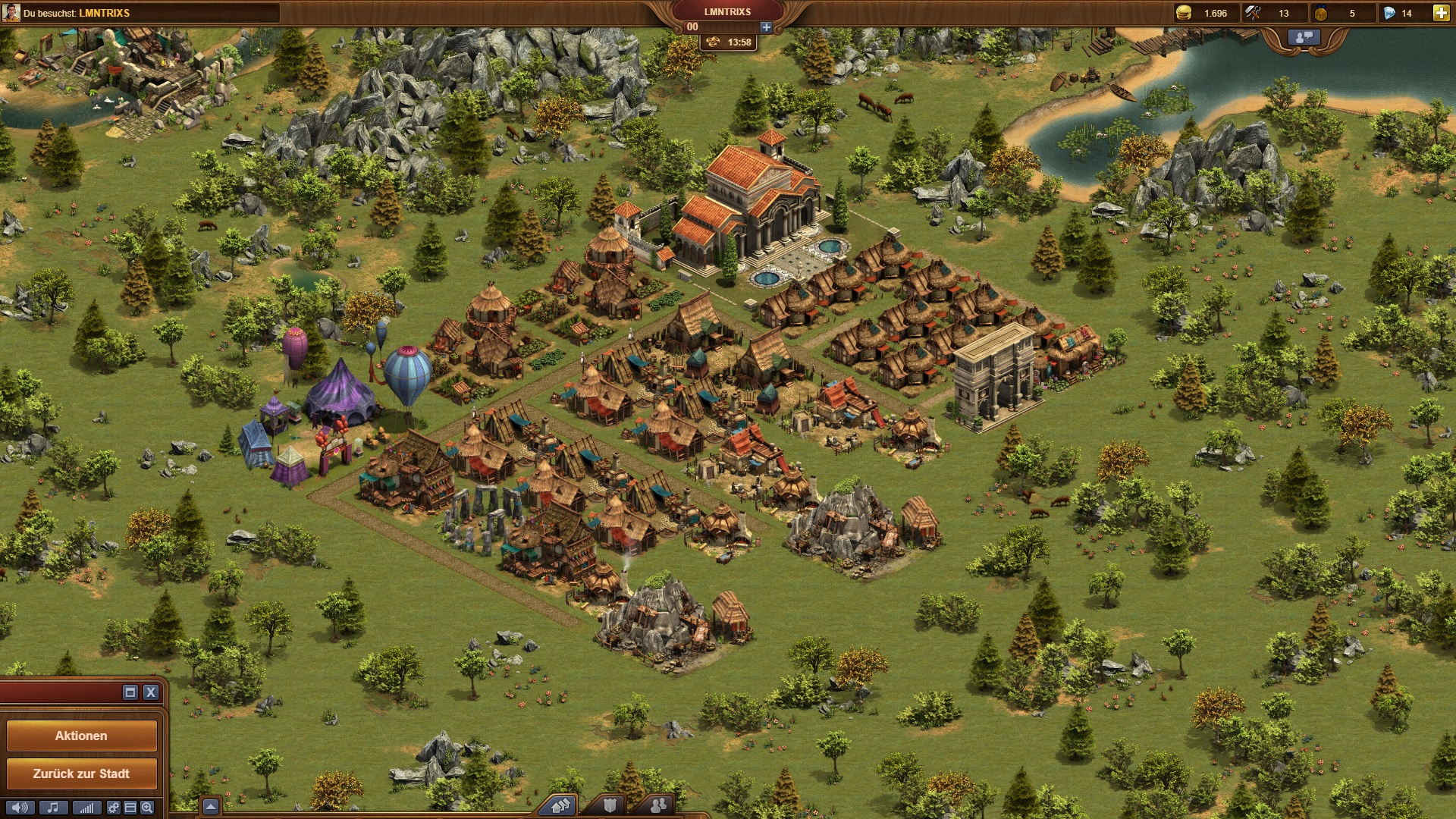Expand the bottom bar with up arrow
Screen dimensions: 1456x819
coord(211,806)
